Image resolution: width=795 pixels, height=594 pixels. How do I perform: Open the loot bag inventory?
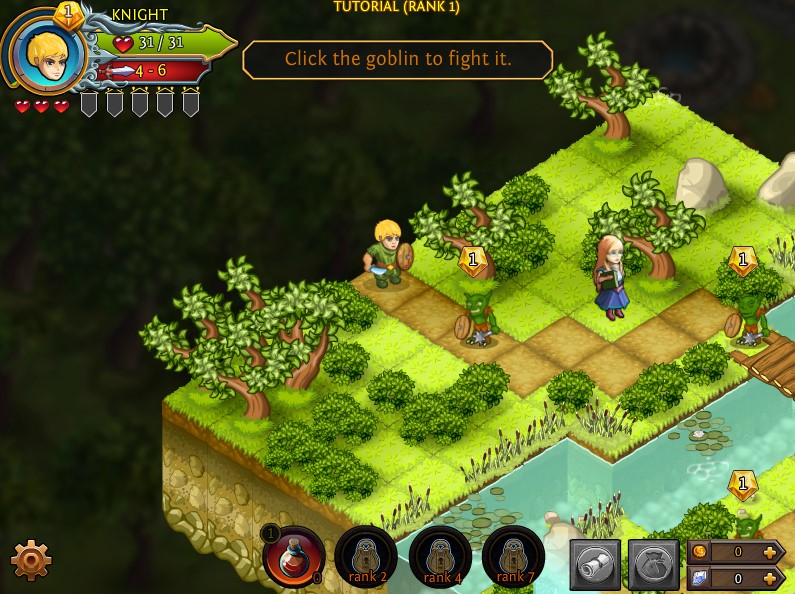click(653, 565)
